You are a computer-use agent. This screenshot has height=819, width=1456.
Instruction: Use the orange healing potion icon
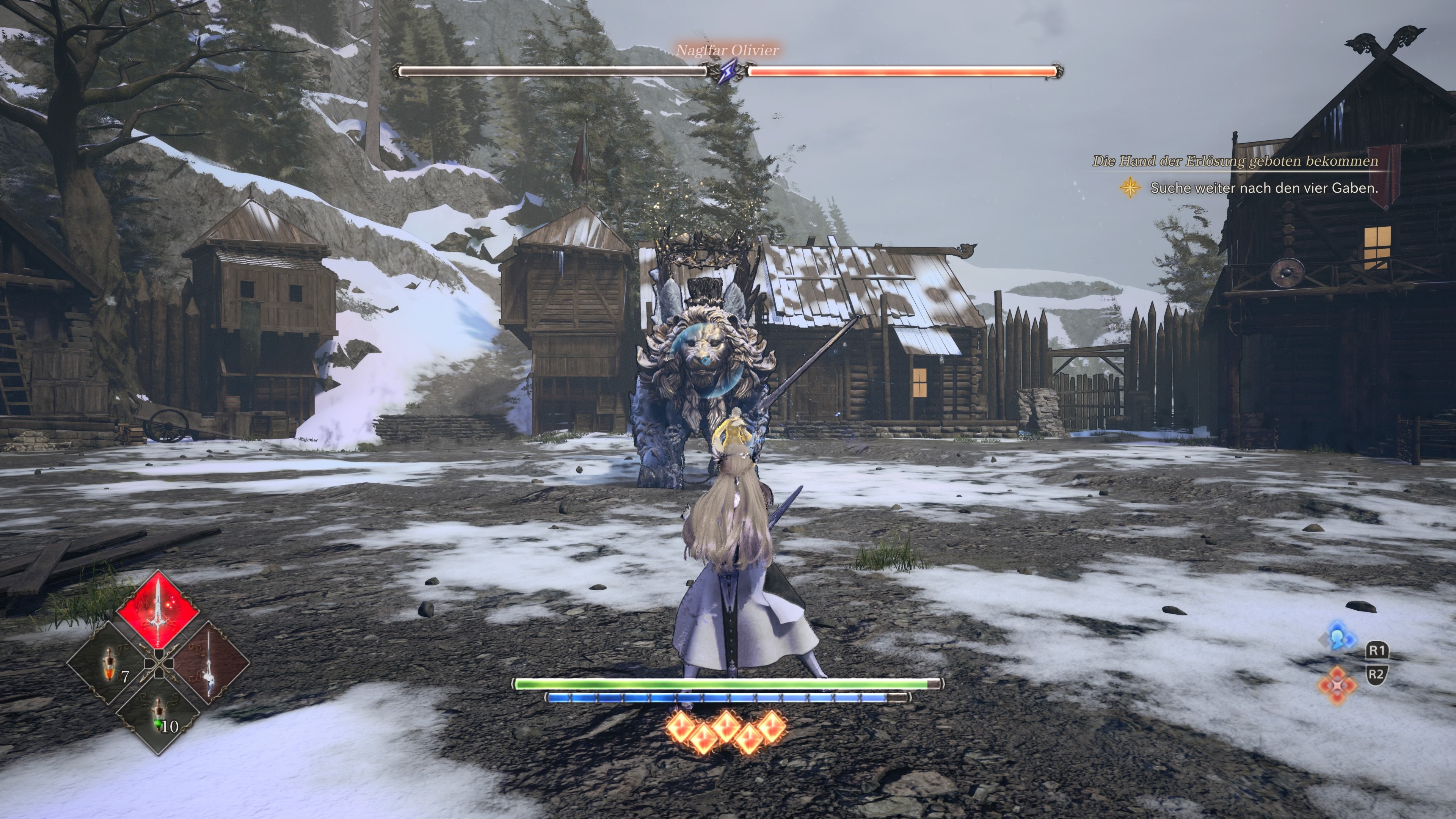[110, 665]
